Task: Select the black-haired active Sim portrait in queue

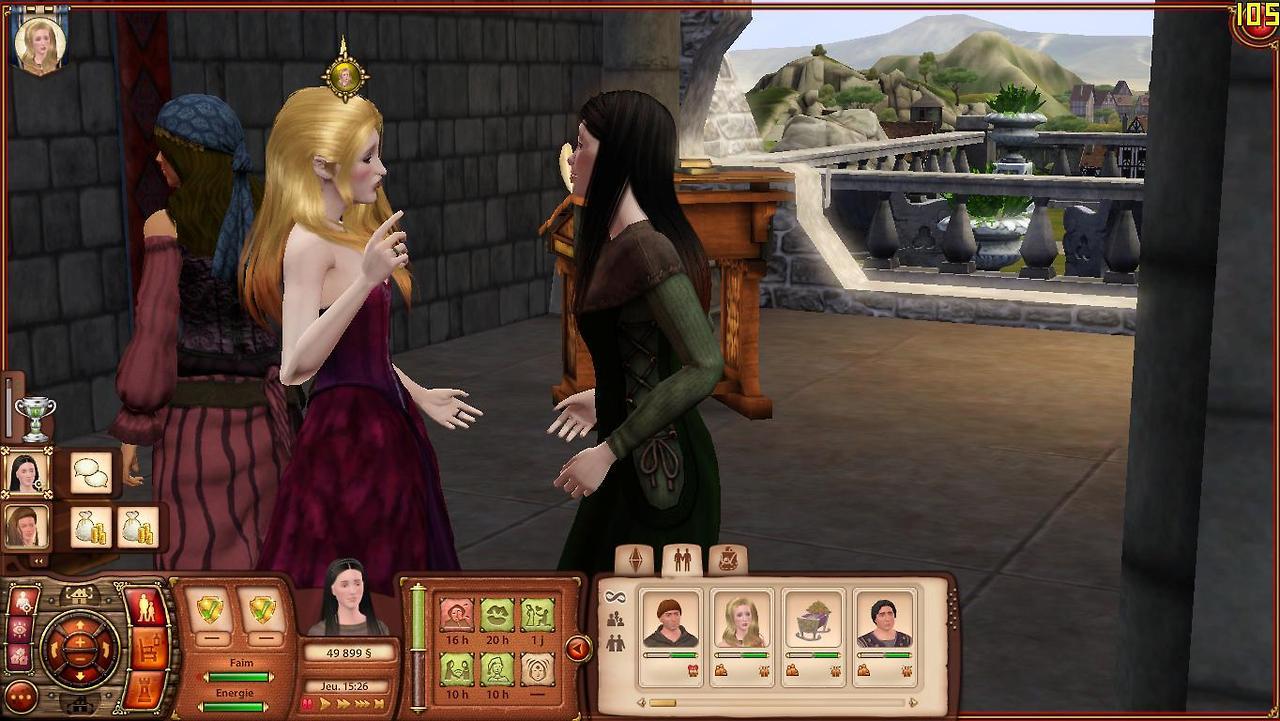Action: [25, 472]
